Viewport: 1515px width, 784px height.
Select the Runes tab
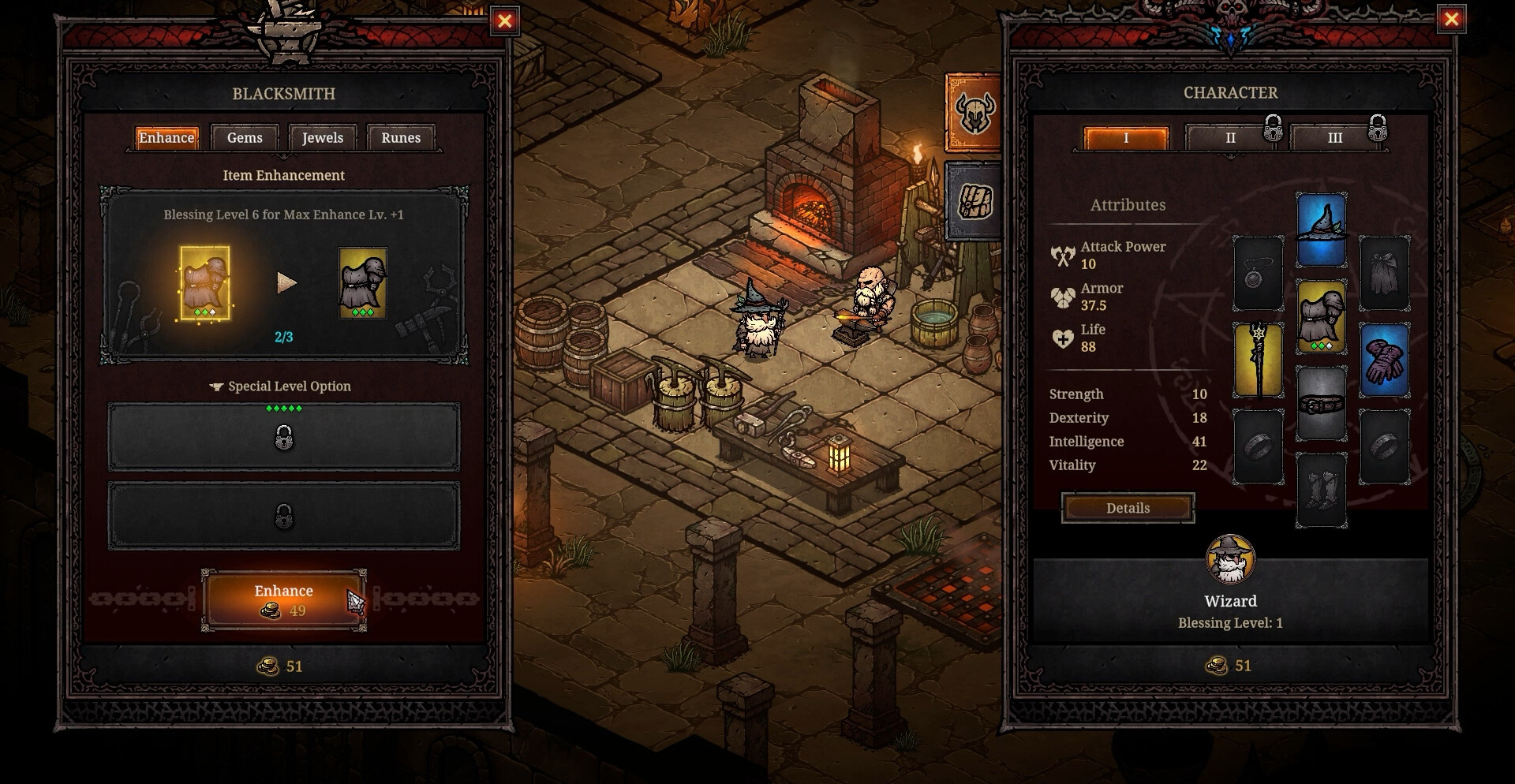coord(401,138)
